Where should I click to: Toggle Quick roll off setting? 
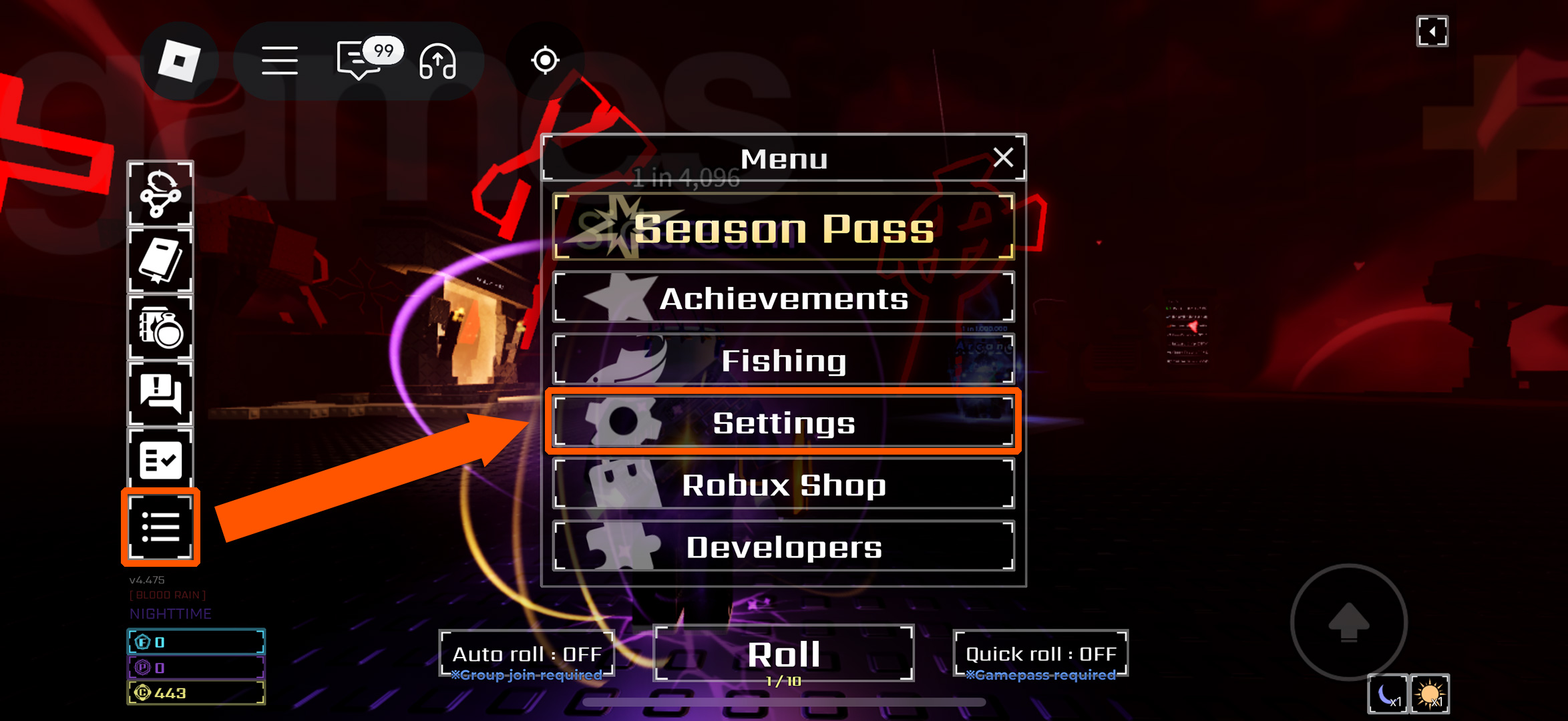coord(1039,653)
